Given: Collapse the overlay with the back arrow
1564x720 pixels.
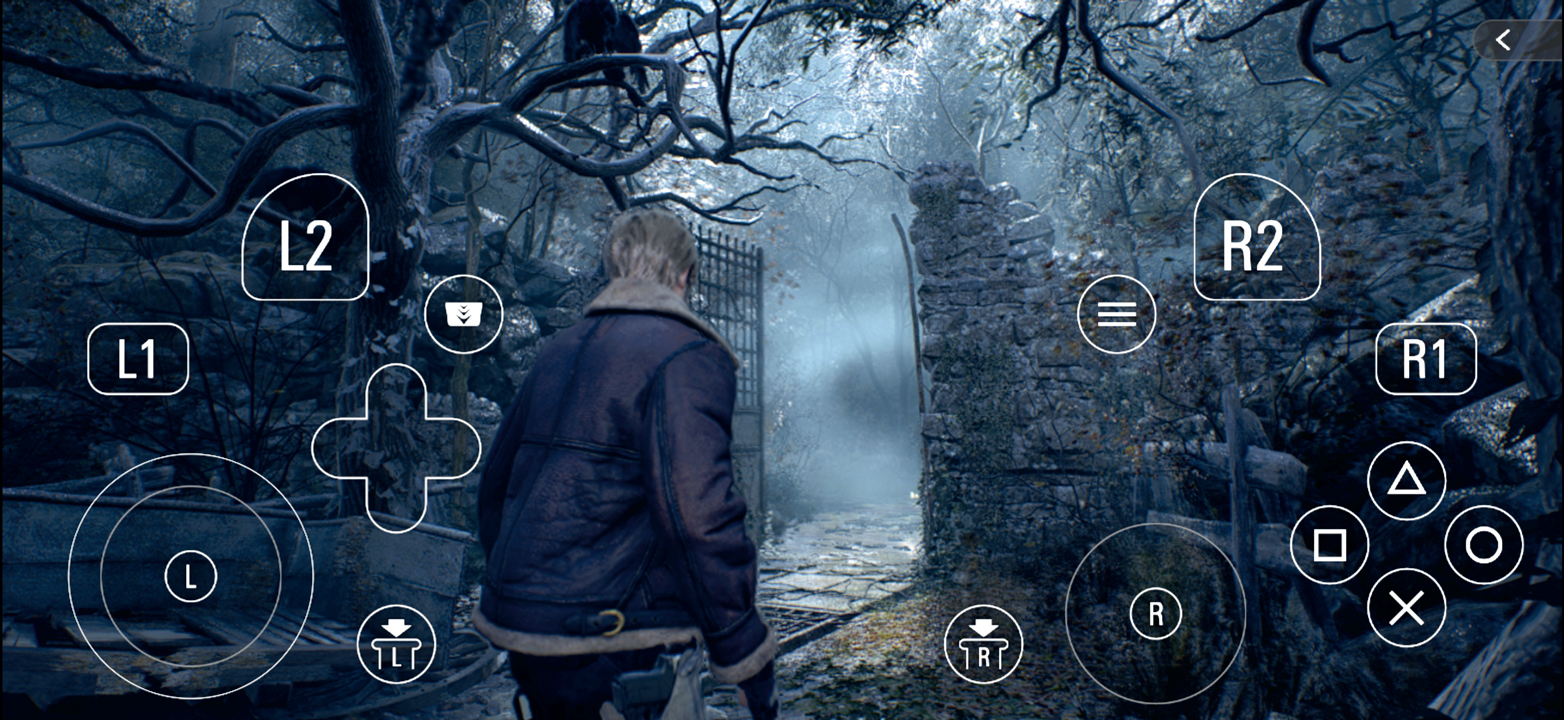Looking at the screenshot, I should (1503, 40).
